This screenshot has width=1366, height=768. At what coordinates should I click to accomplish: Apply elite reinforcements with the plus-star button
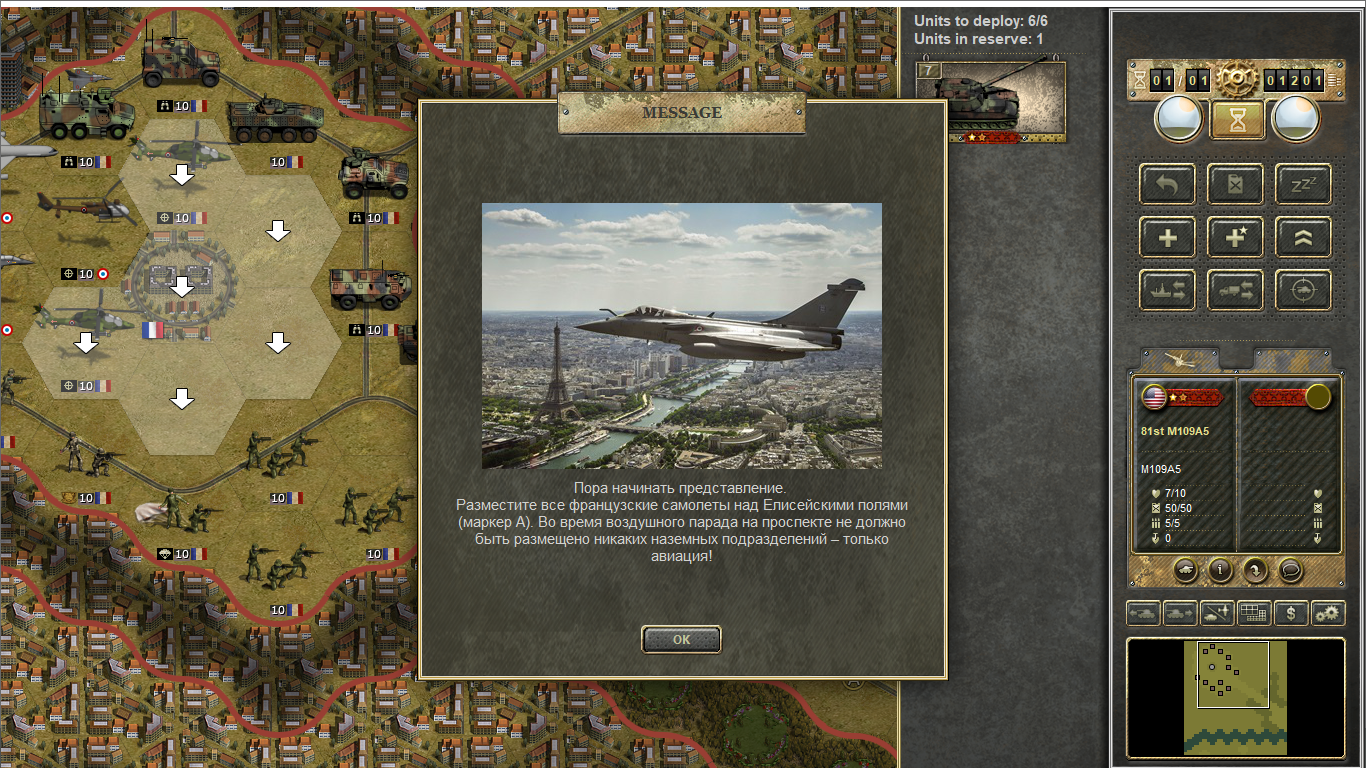click(x=1236, y=237)
